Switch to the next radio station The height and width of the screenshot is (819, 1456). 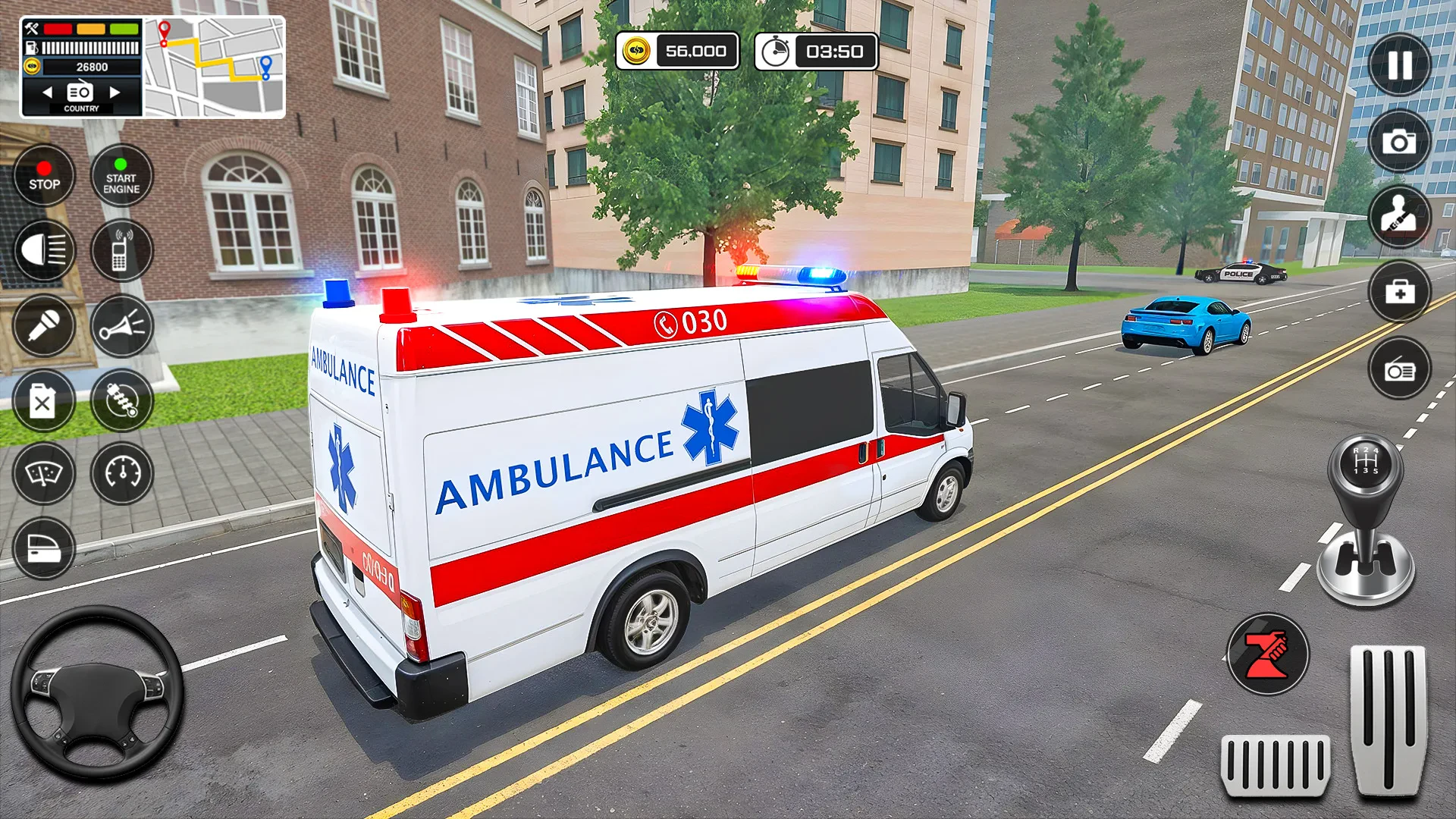click(115, 93)
